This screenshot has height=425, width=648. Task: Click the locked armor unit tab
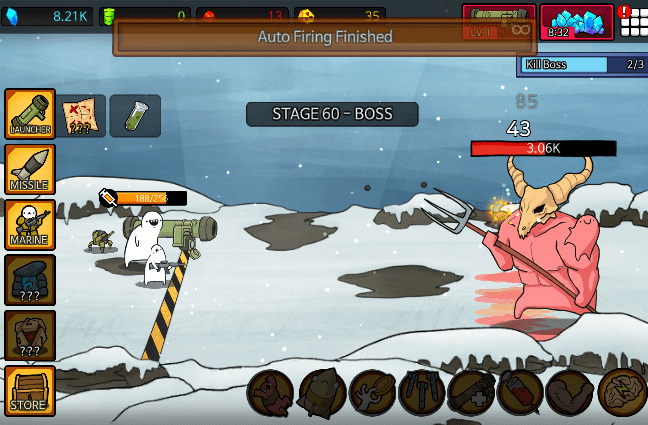[x=29, y=335]
